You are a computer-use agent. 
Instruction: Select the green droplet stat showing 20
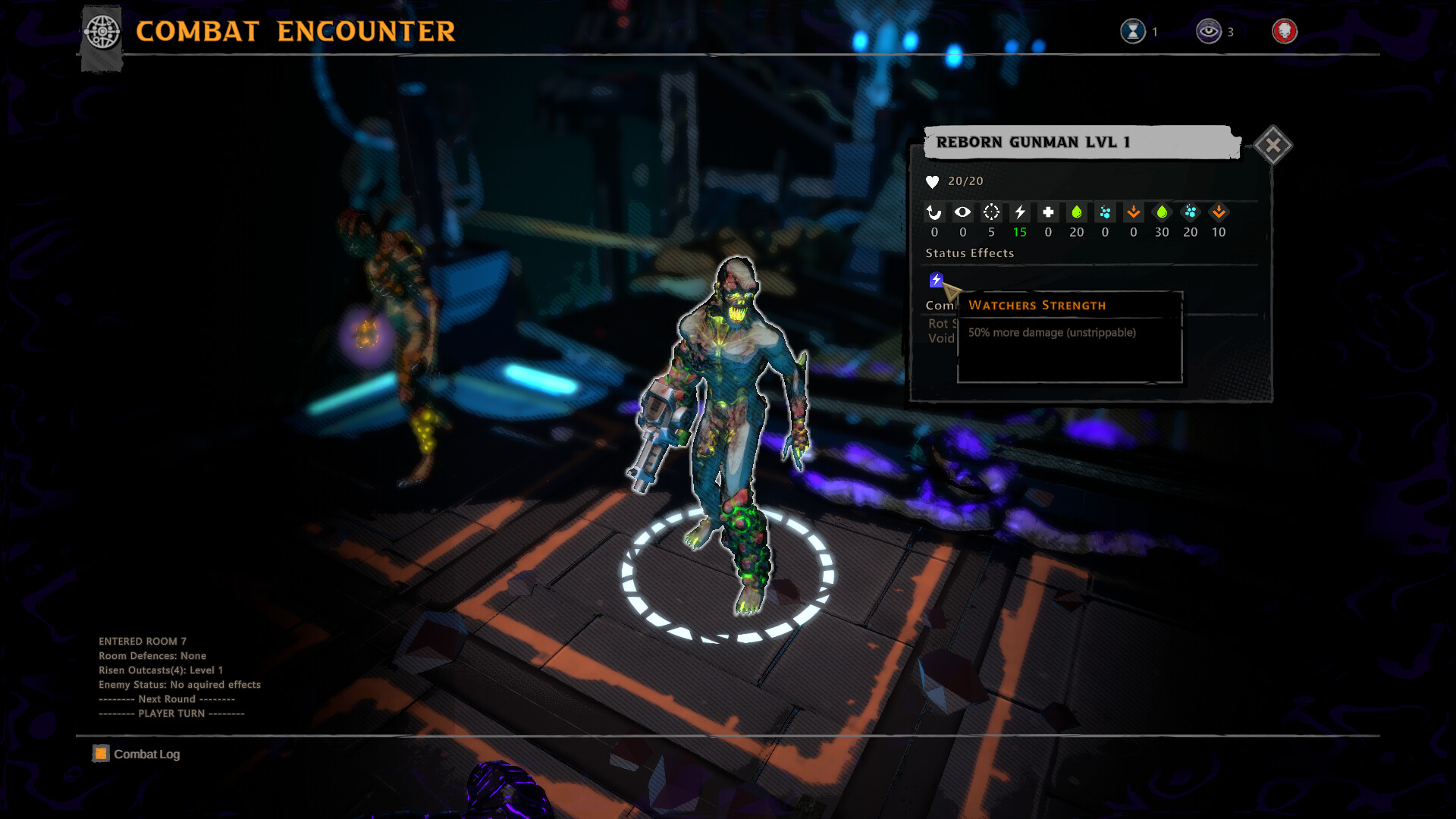(x=1077, y=213)
